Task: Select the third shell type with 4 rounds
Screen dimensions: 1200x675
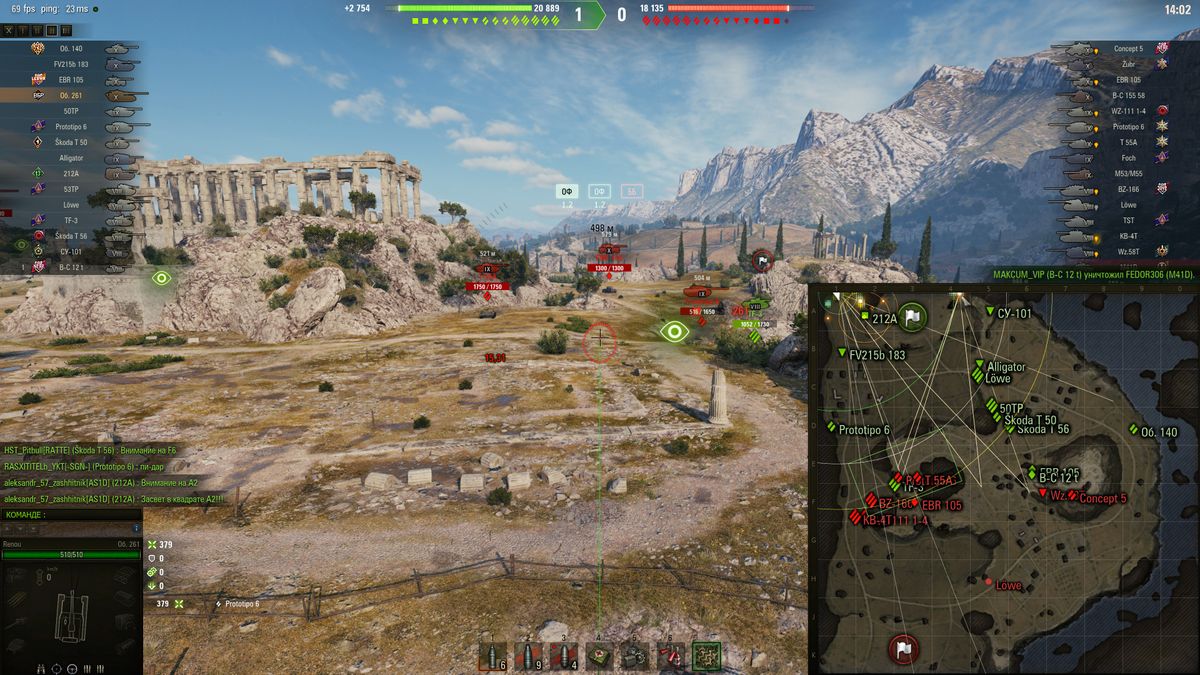Action: point(564,655)
